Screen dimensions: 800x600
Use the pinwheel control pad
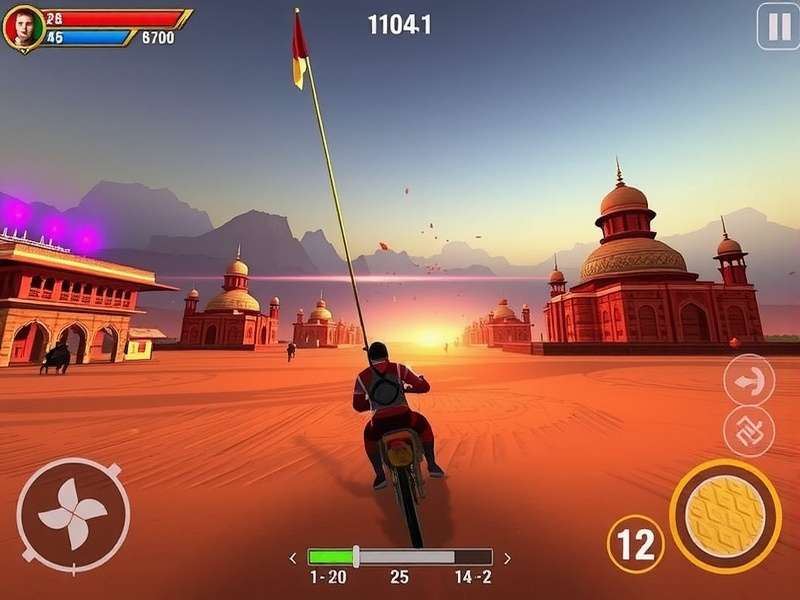coord(73,515)
